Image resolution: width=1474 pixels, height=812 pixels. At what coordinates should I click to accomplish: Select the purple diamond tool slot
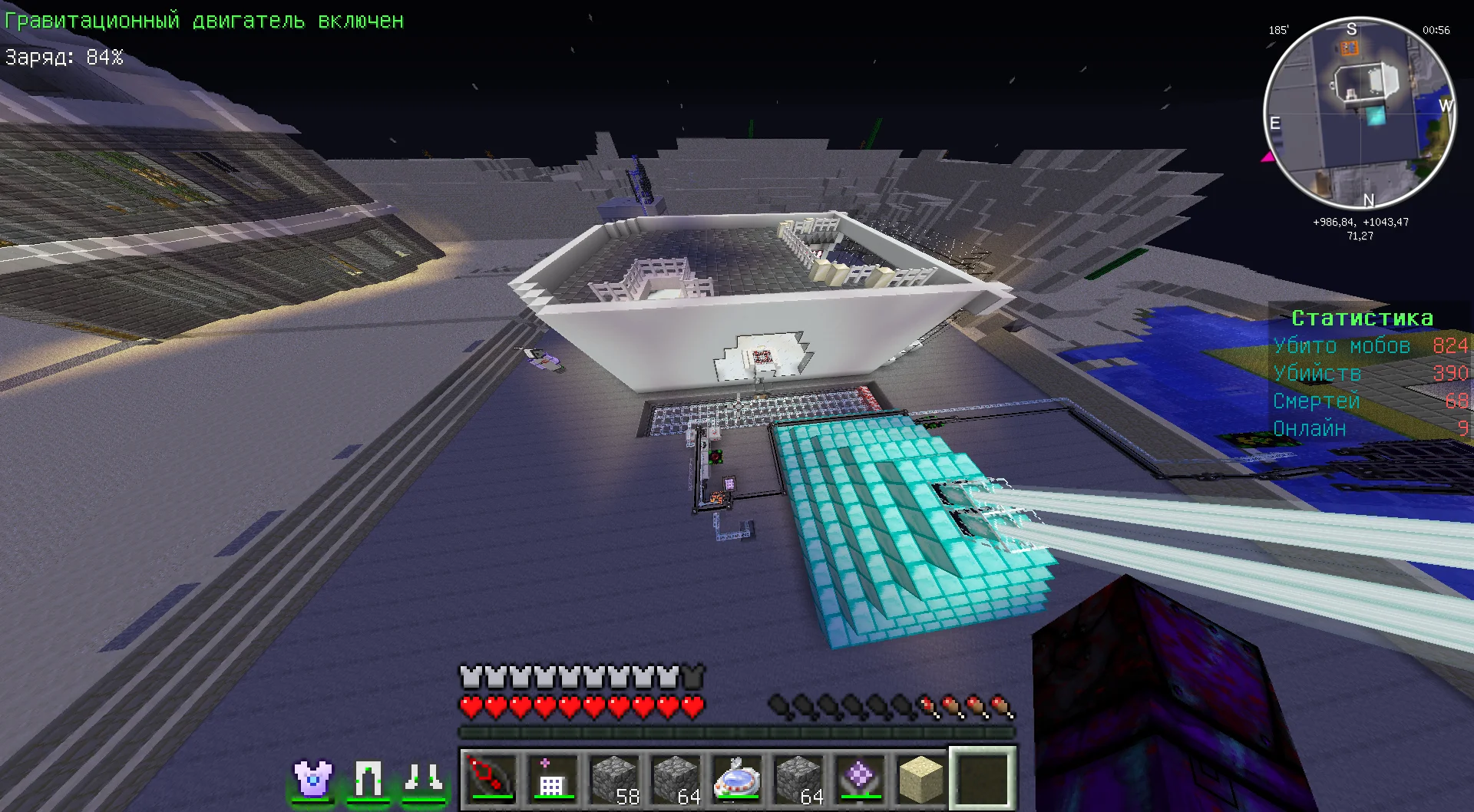tap(860, 778)
